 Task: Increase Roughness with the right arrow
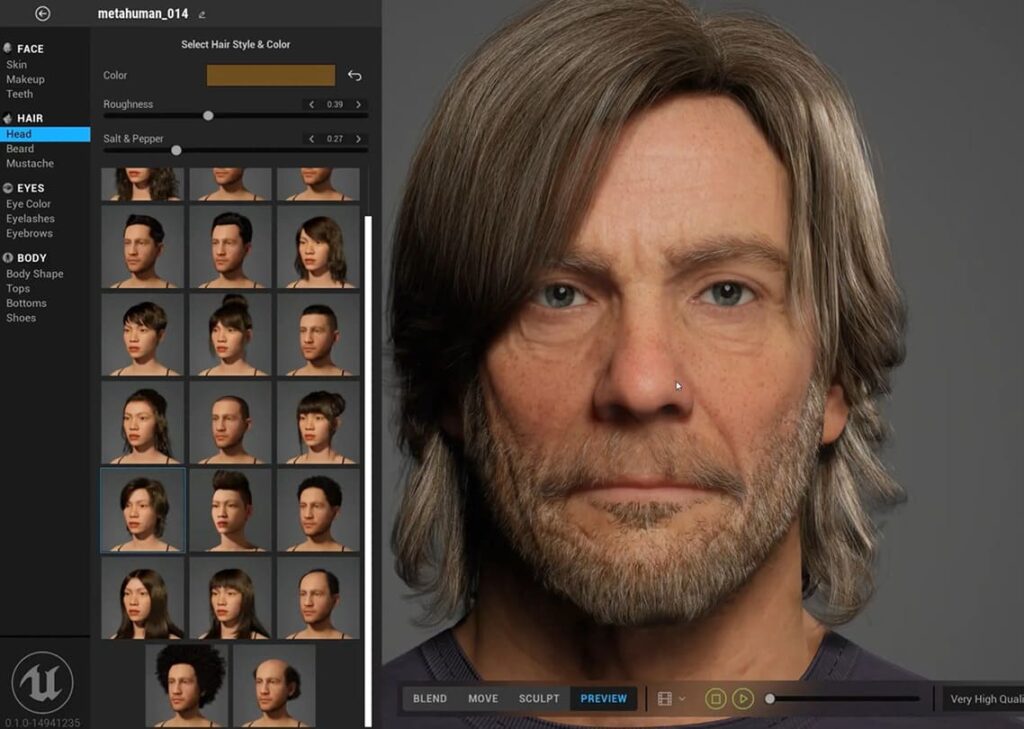358,105
